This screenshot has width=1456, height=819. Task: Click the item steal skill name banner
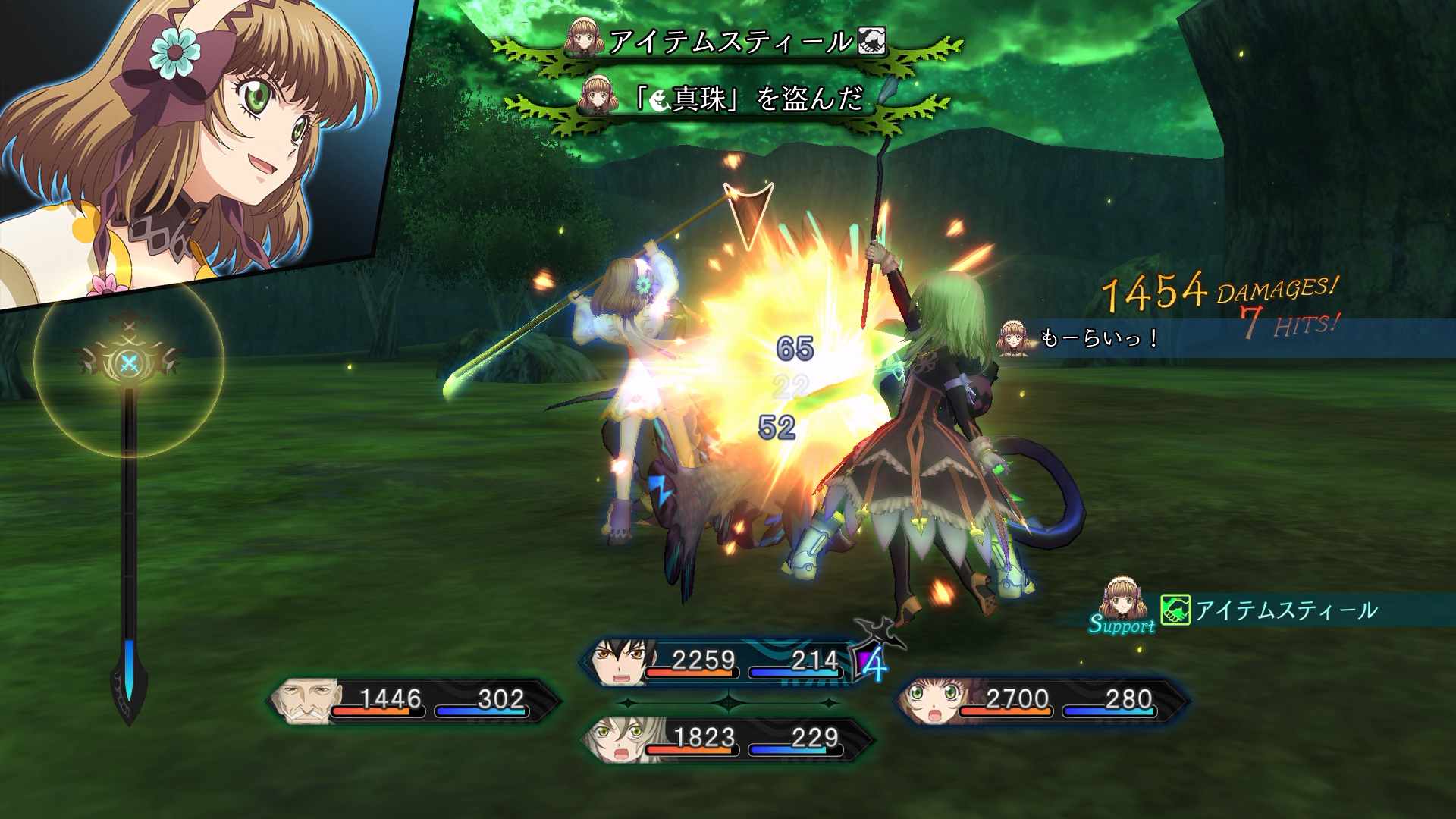pyautogui.click(x=728, y=42)
